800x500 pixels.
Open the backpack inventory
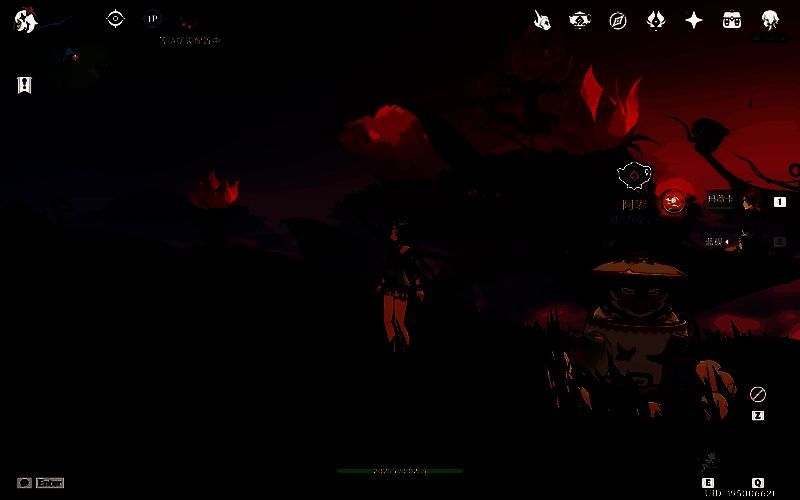pyautogui.click(x=732, y=20)
